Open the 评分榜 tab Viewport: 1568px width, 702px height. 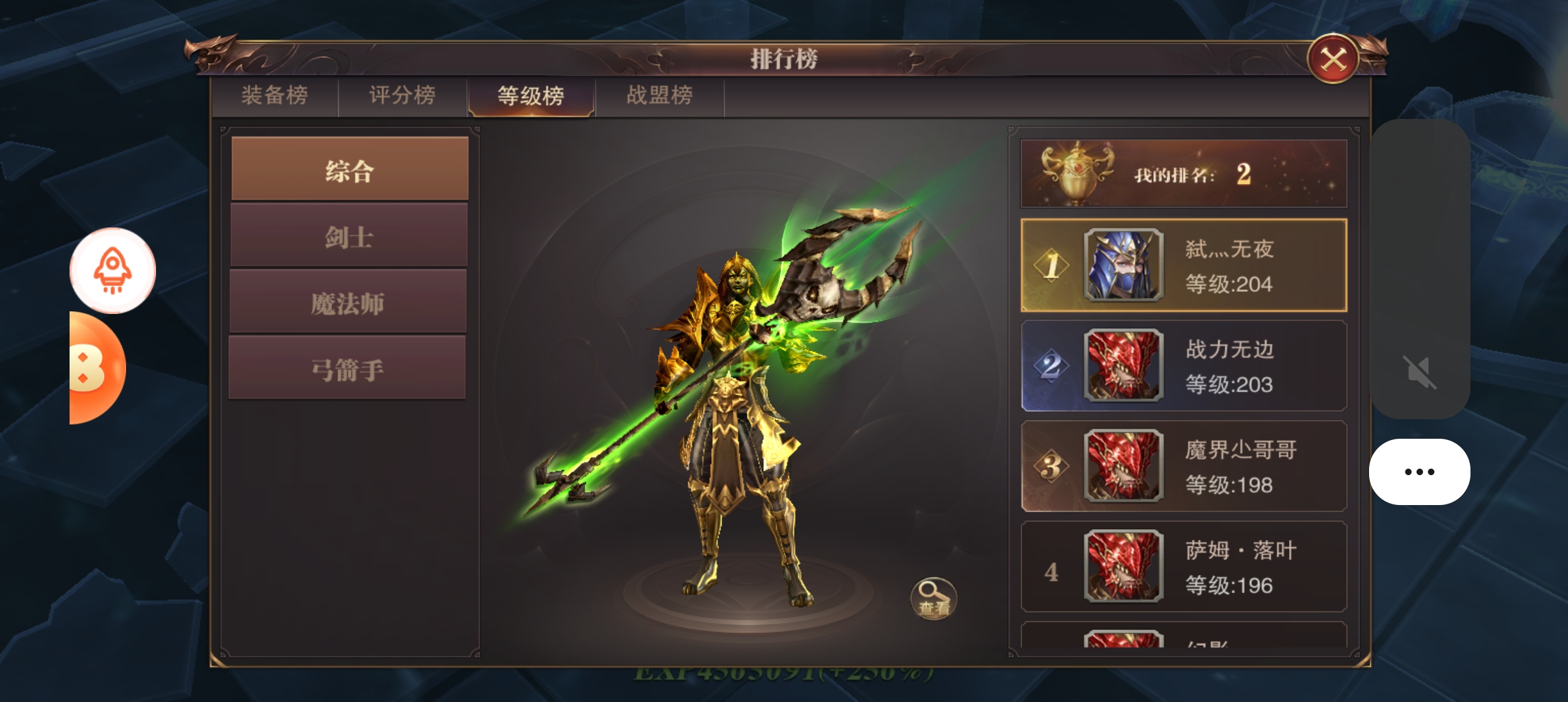click(402, 96)
